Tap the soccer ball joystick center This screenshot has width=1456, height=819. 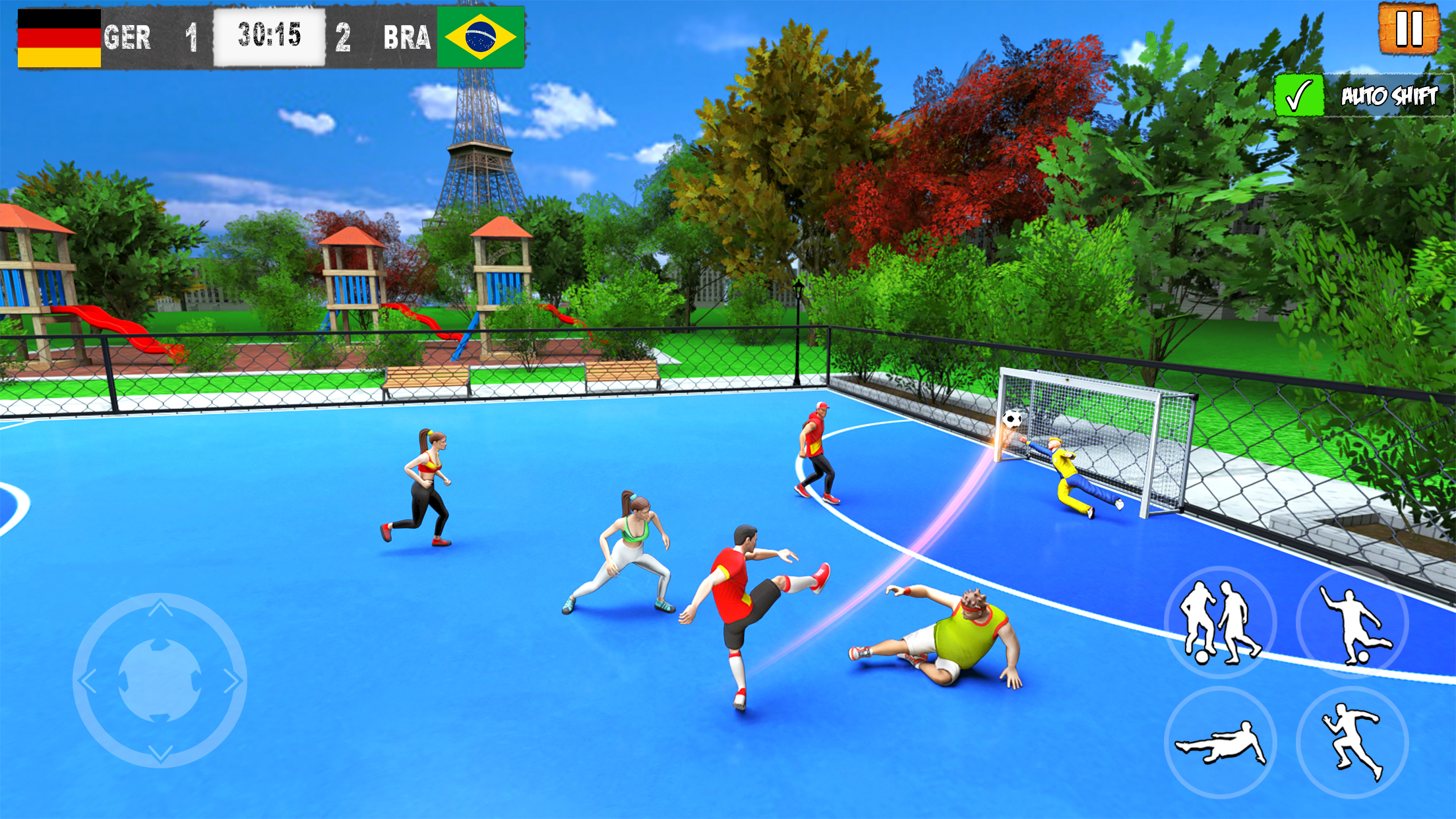click(x=160, y=681)
